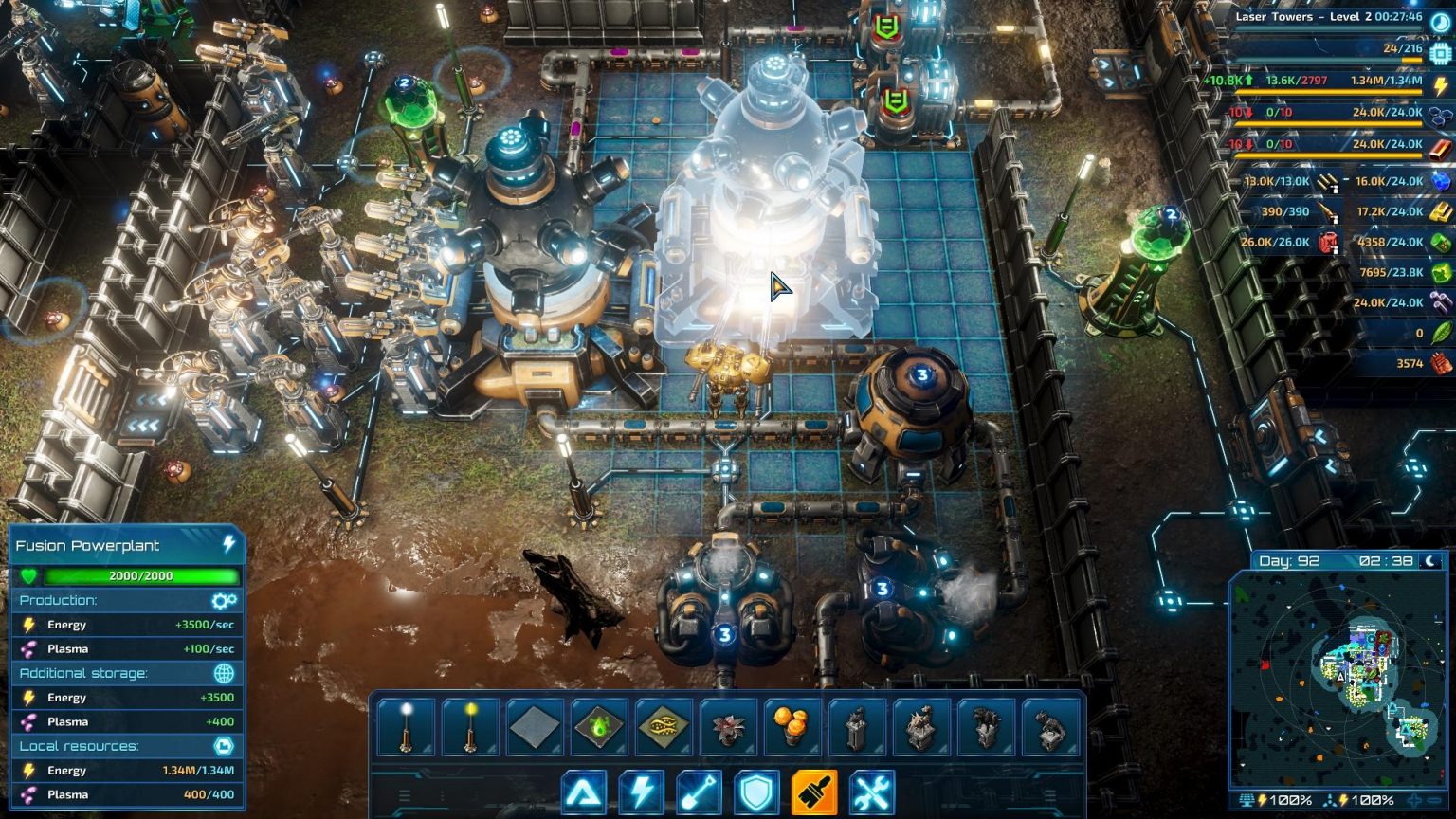Click the Production gears icon

pyautogui.click(x=224, y=601)
